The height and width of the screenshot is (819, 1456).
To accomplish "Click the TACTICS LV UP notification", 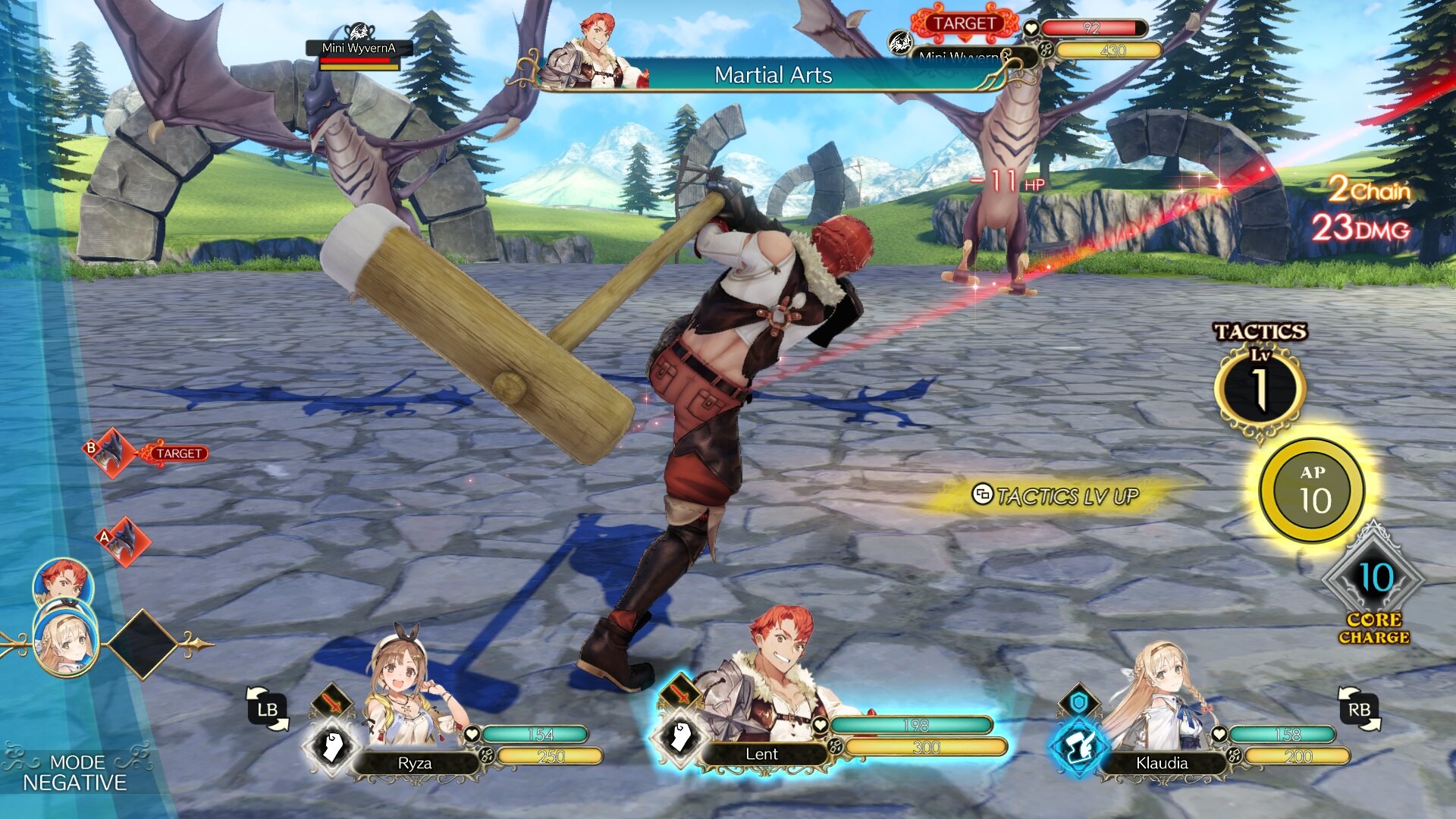I will coord(1054,494).
